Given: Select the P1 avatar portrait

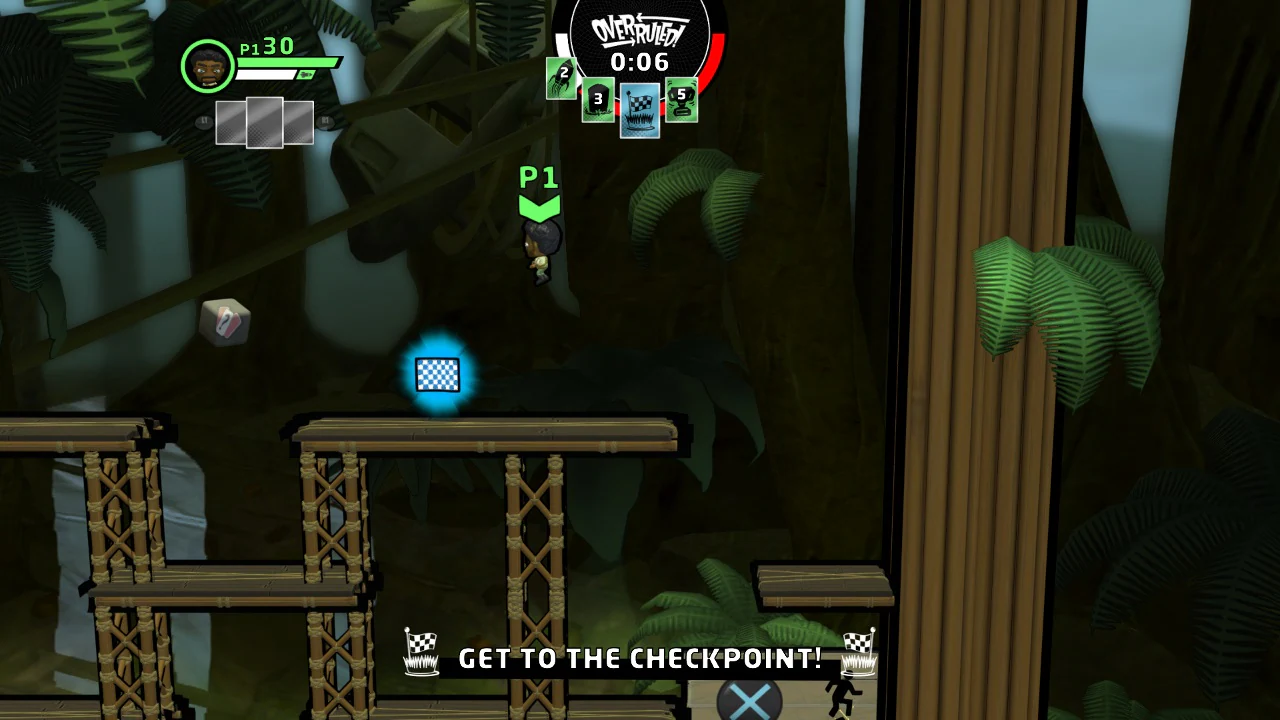Looking at the screenshot, I should click(207, 65).
